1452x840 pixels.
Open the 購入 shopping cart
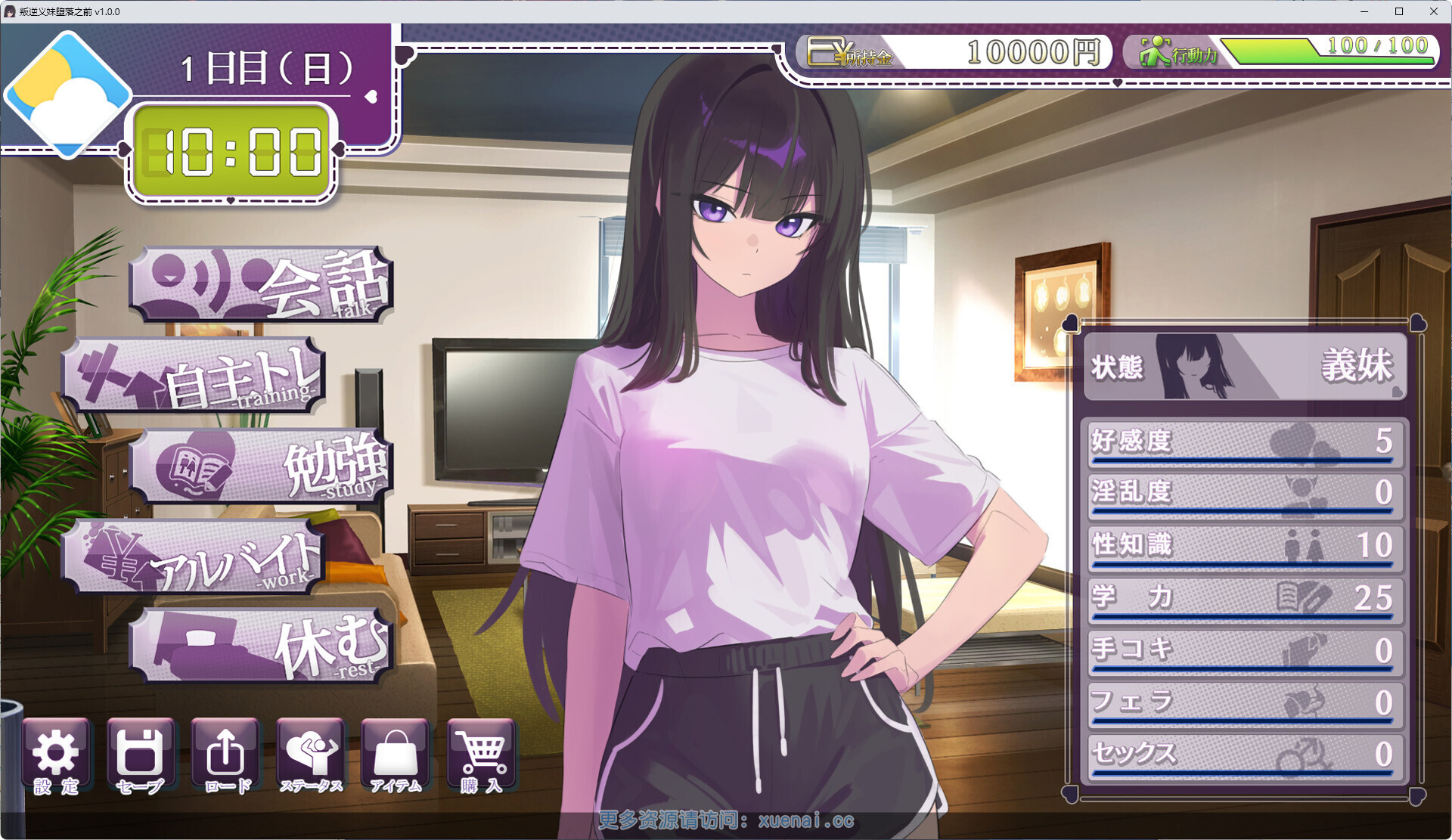coord(481,757)
